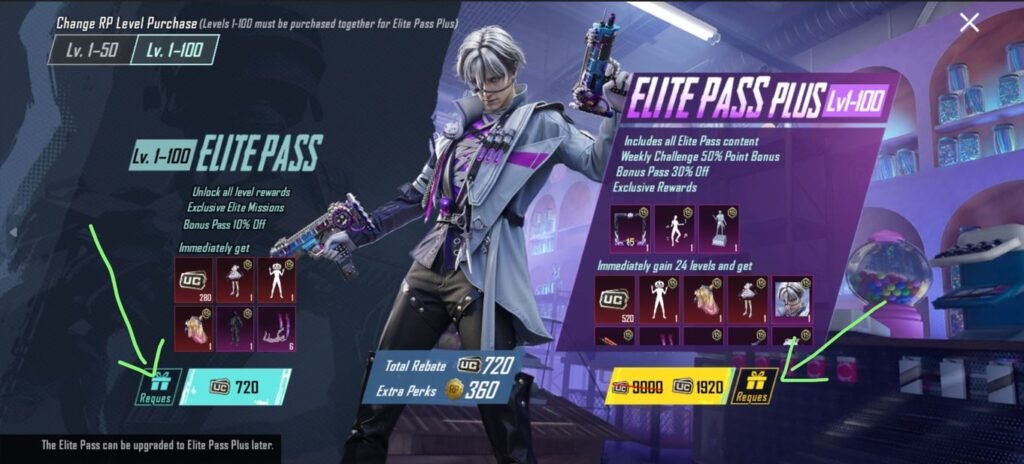Inspect the 520 UC reward in Elite Pass Plus
The width and height of the screenshot is (1024, 464).
point(615,297)
